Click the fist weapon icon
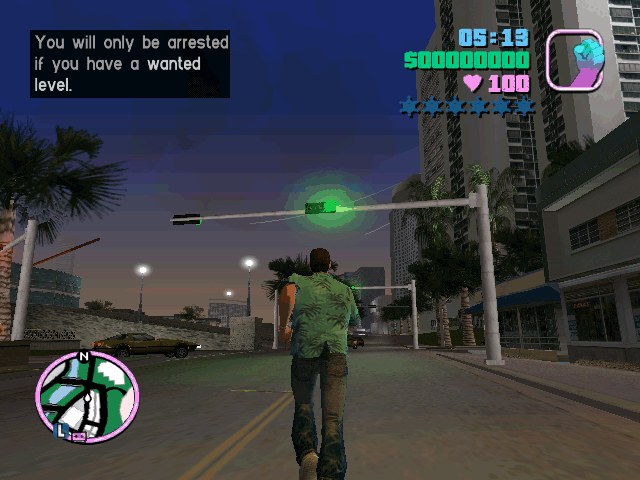 point(575,59)
